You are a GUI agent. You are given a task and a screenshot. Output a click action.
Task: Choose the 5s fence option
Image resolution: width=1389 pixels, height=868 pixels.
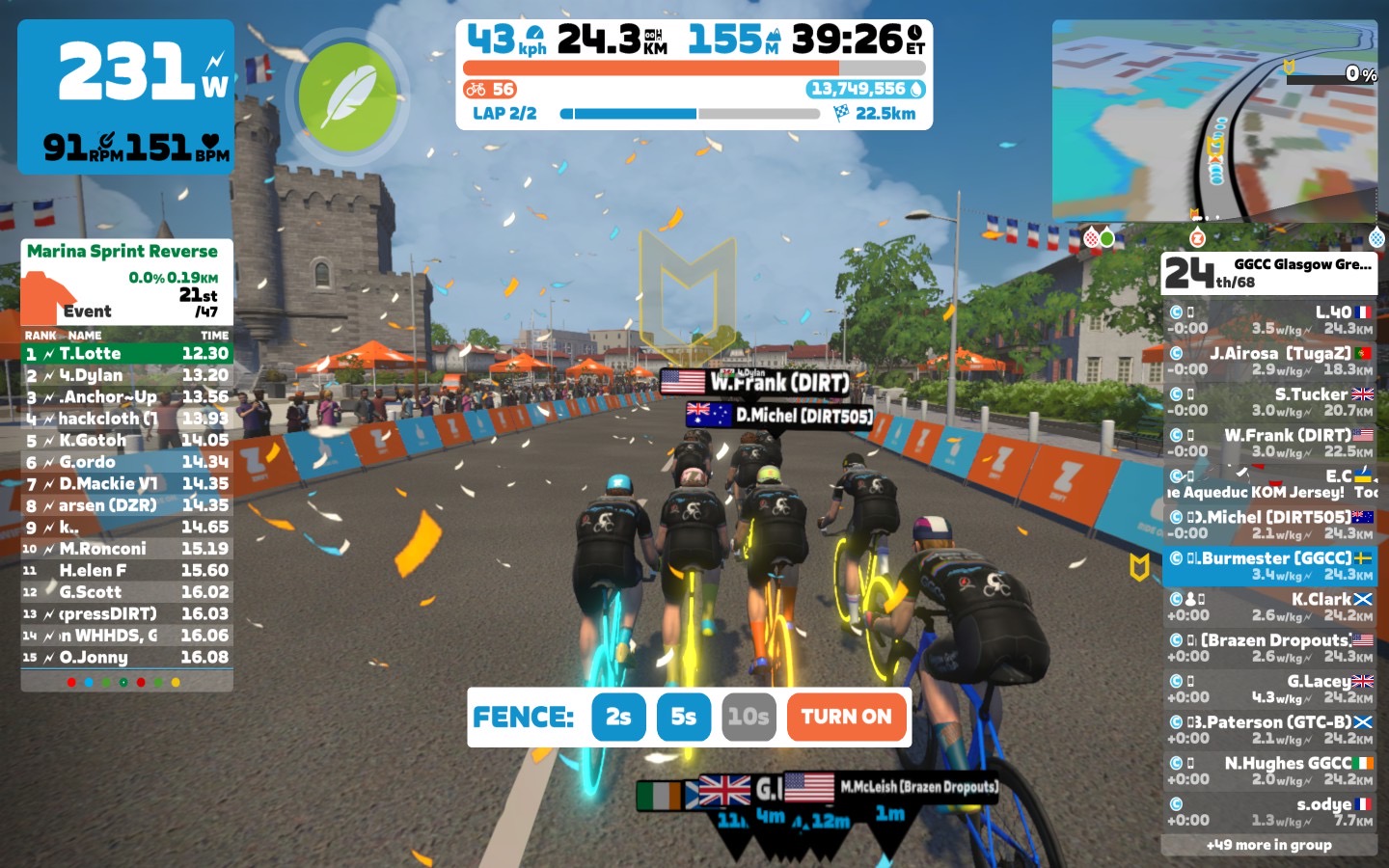point(683,717)
